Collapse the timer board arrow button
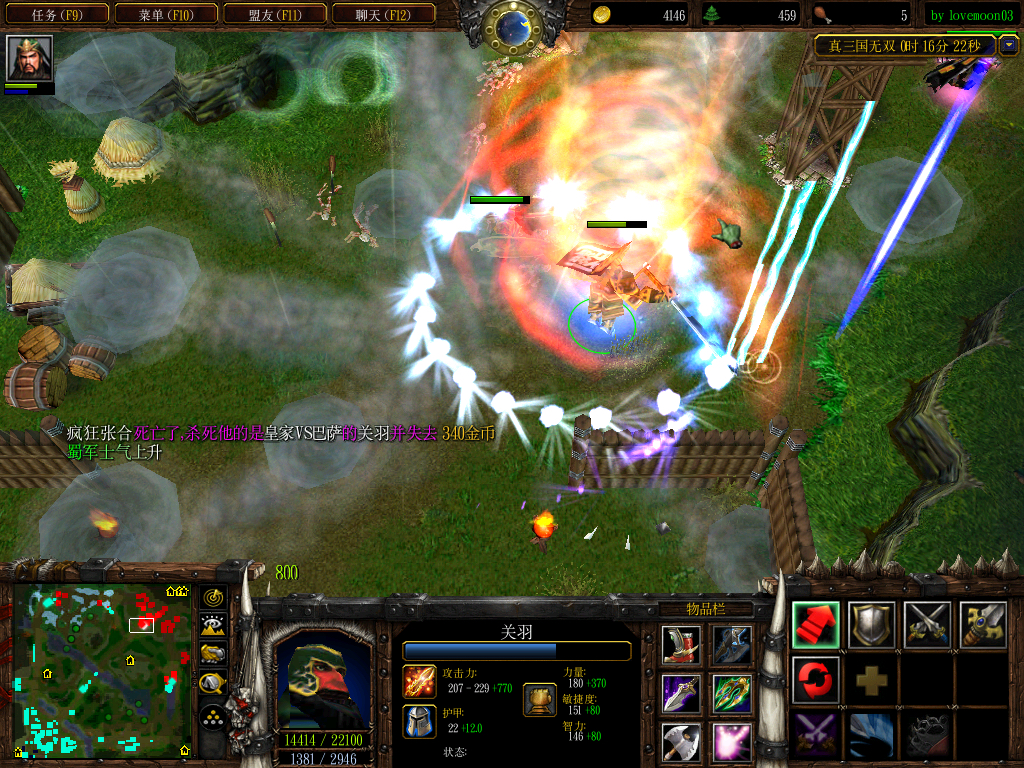 (x=1007, y=45)
